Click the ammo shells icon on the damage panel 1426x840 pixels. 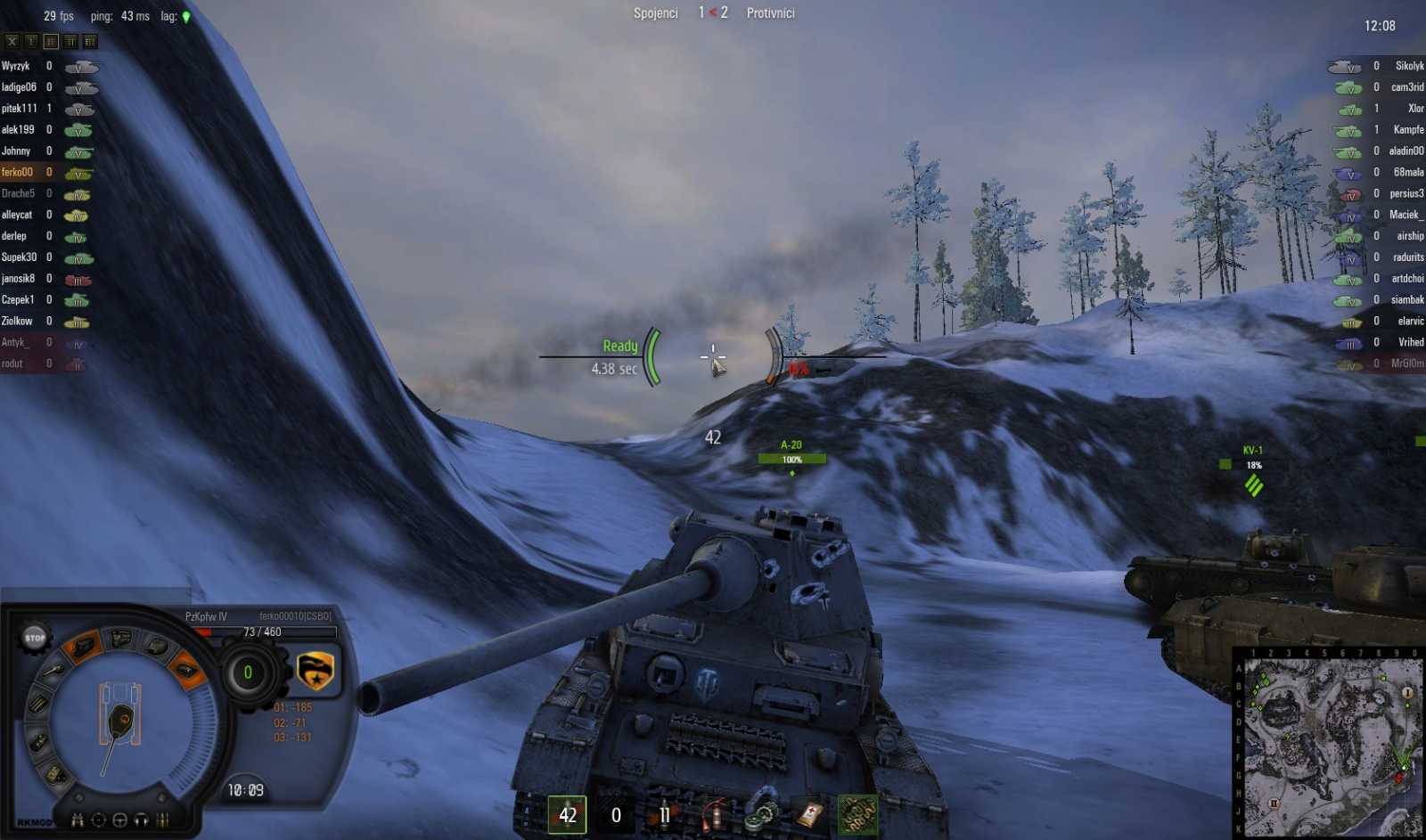click(161, 820)
